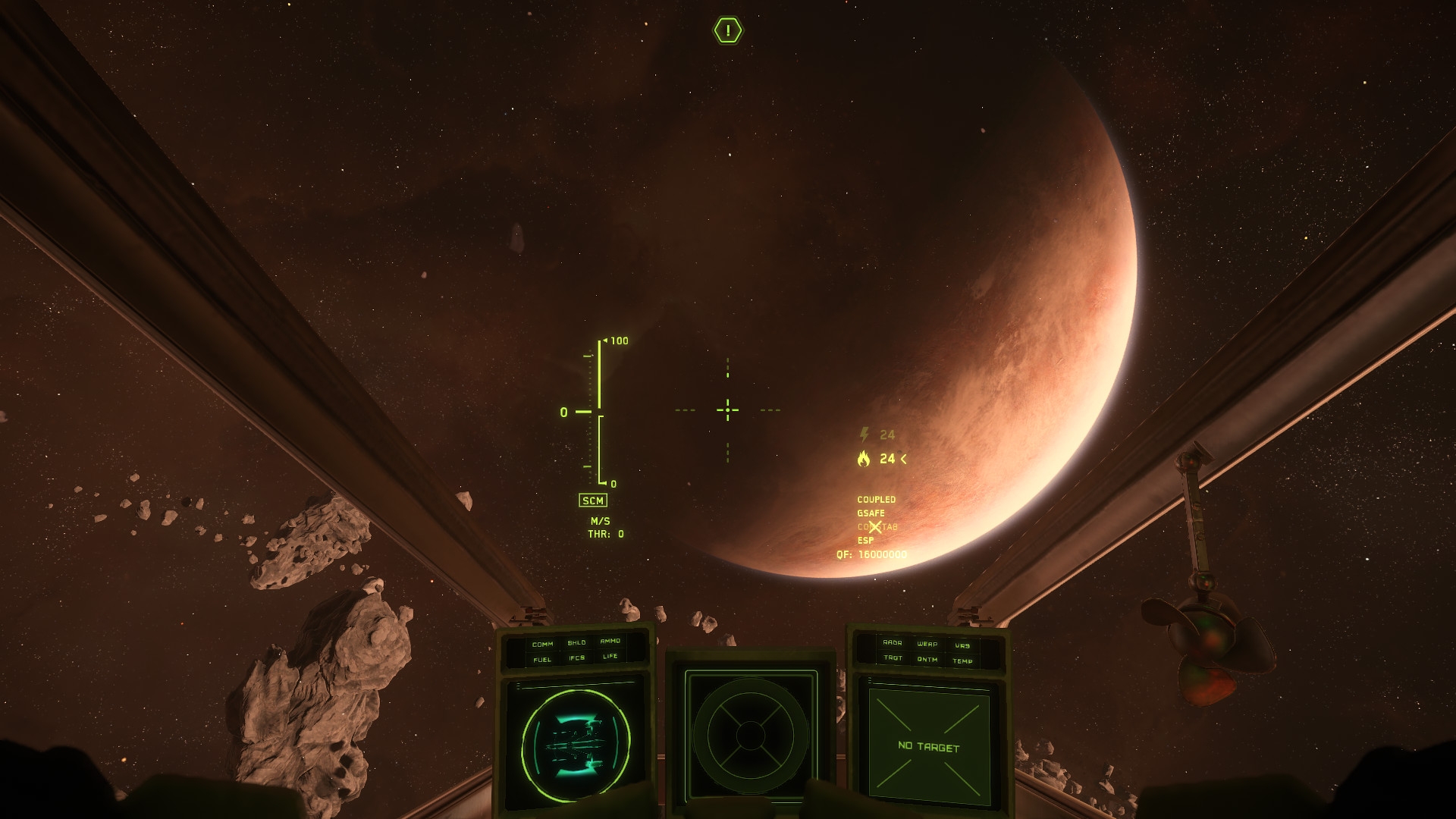Select the TRGT targeting indicator

(893, 658)
